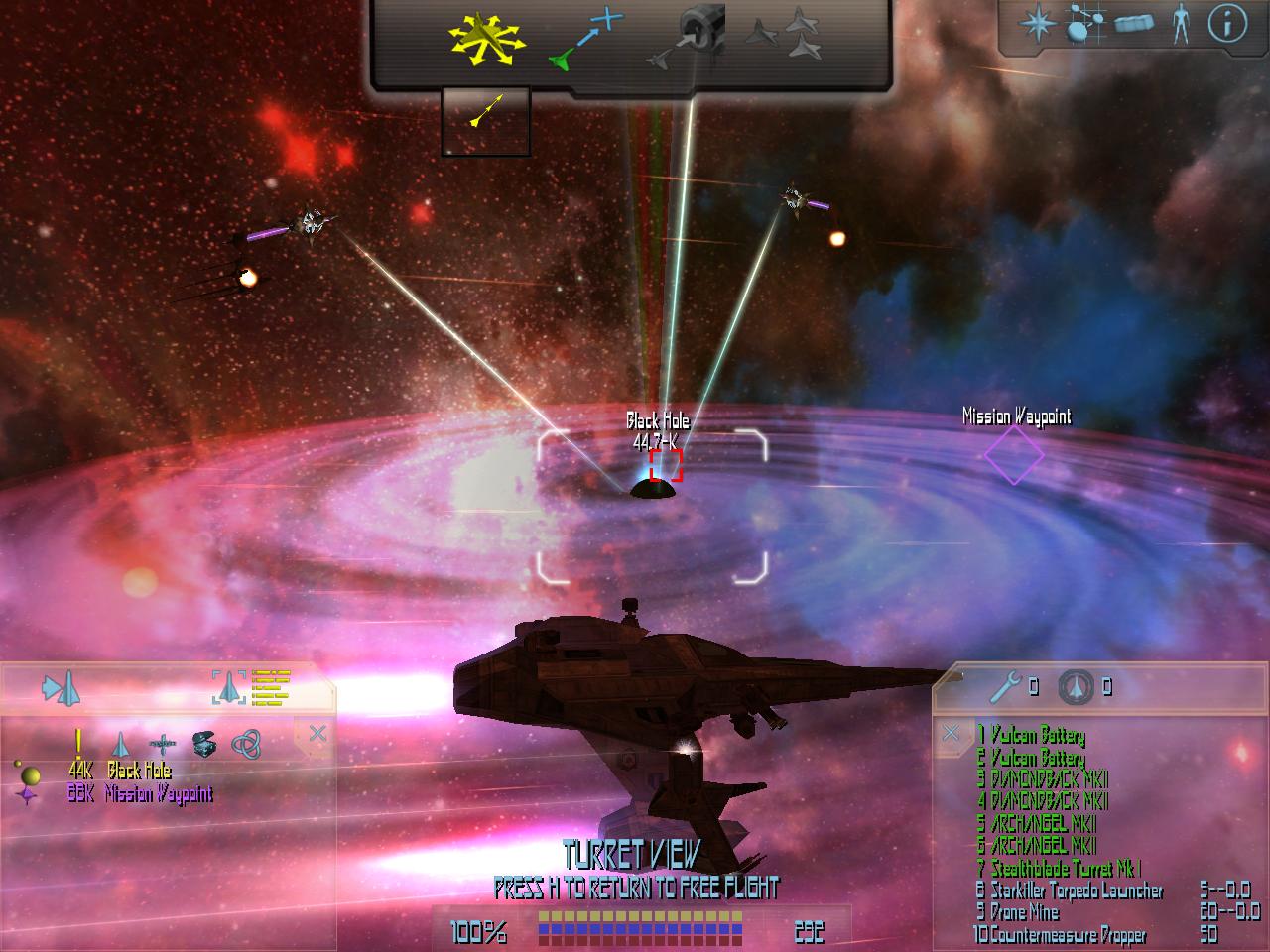Select the grey dock-with-station command icon
Viewport: 1270px width, 952px height.
click(x=688, y=42)
